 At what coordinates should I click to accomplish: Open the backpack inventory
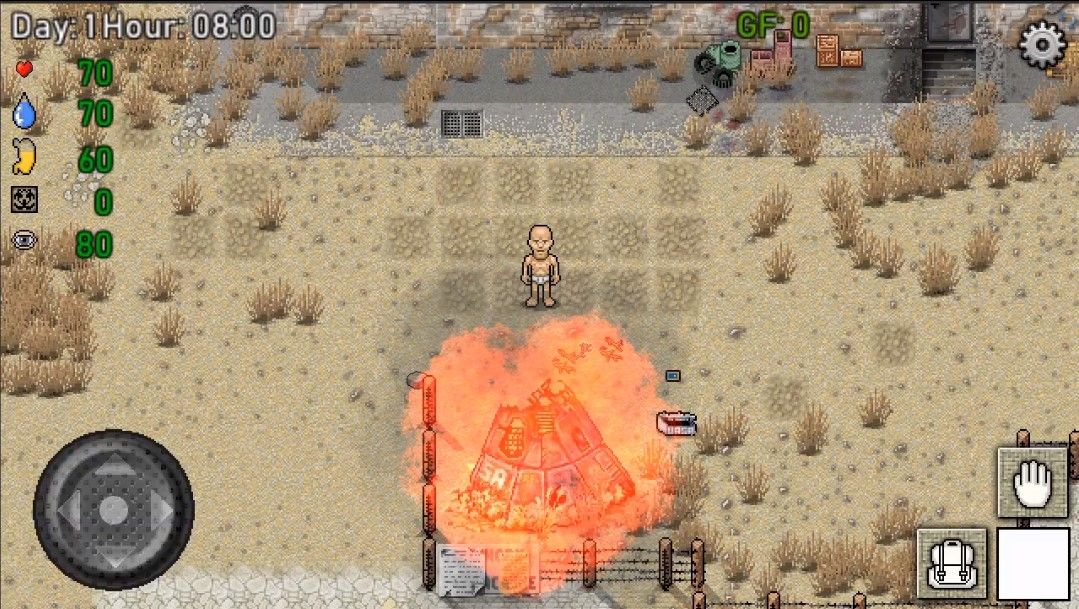[x=951, y=563]
